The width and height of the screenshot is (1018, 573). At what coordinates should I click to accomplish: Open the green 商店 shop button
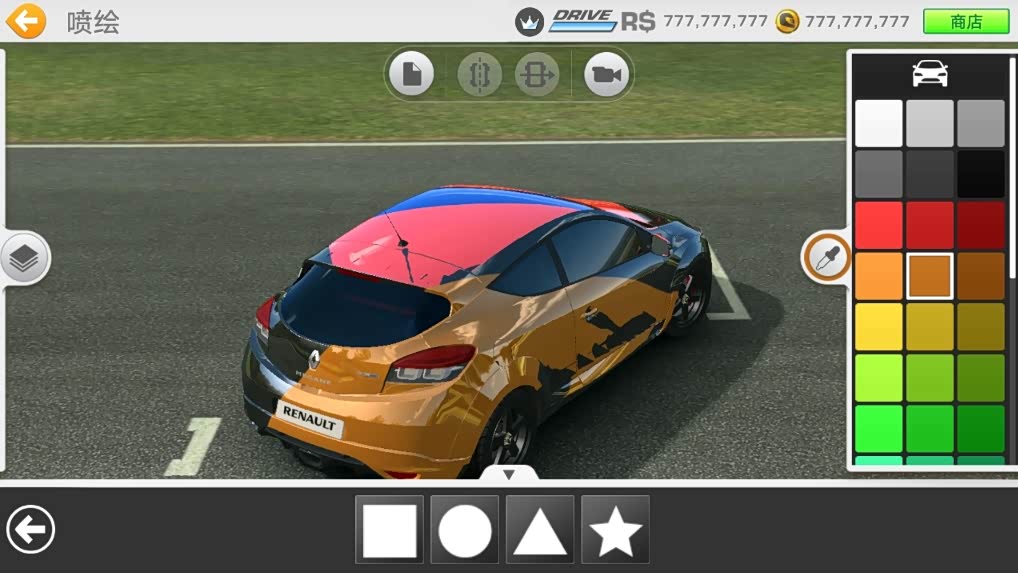coord(965,22)
